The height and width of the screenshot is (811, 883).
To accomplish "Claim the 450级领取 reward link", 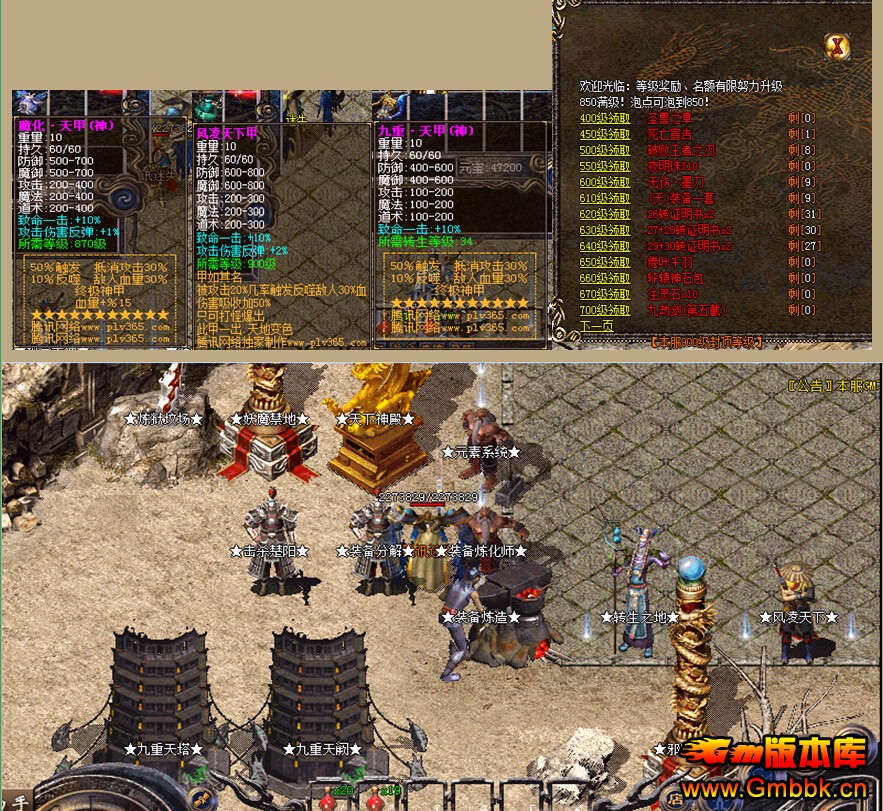I will 604,134.
